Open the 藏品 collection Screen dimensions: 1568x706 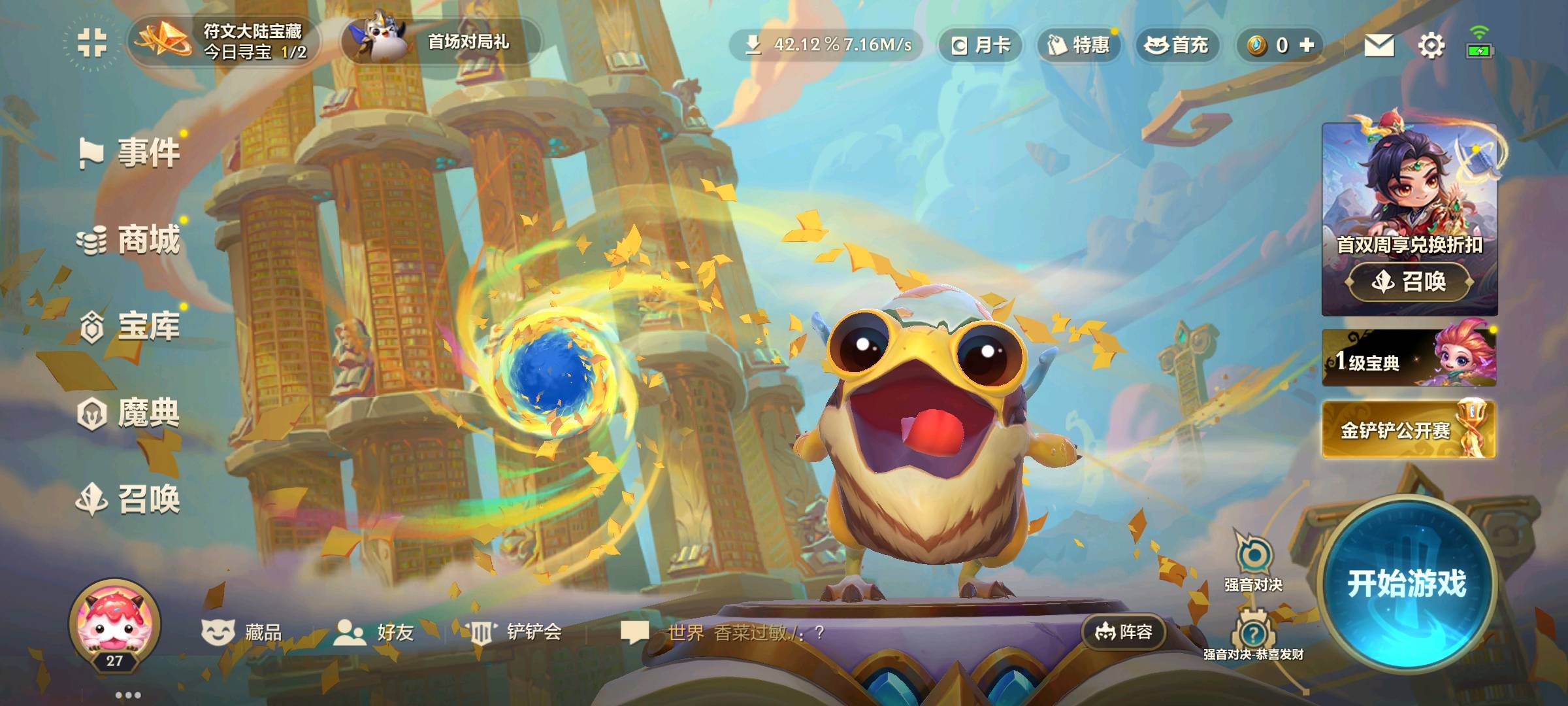[x=242, y=632]
